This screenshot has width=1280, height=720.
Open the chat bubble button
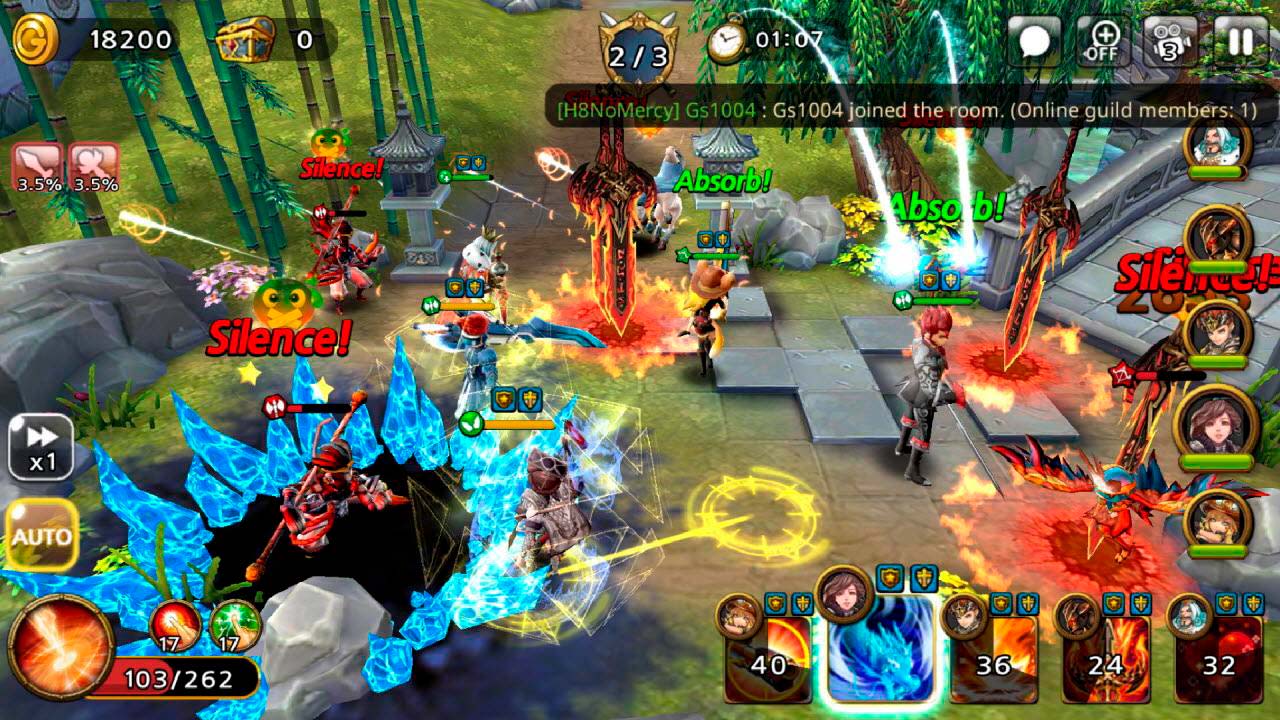[1034, 41]
